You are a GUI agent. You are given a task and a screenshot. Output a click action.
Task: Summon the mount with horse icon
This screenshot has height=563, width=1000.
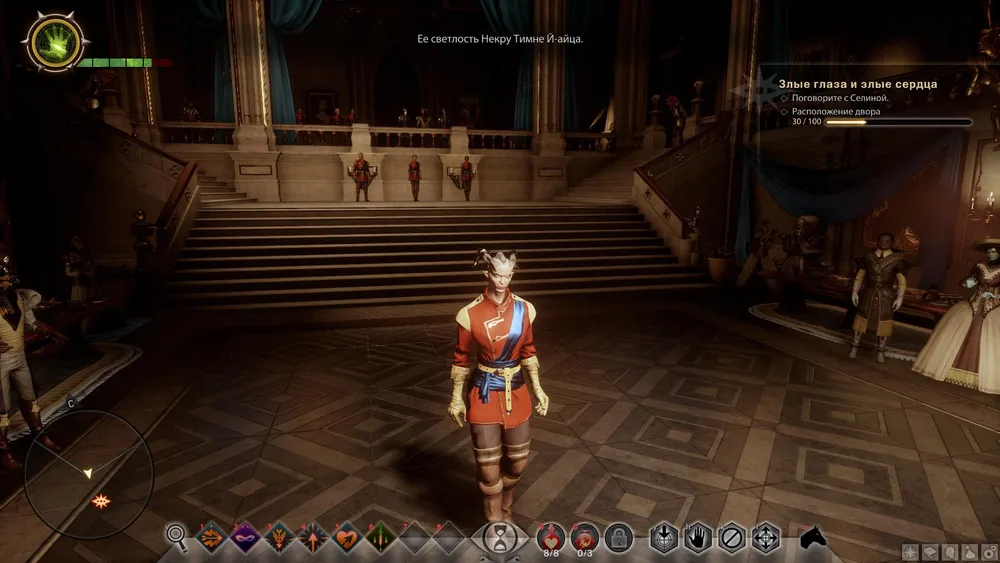point(813,537)
